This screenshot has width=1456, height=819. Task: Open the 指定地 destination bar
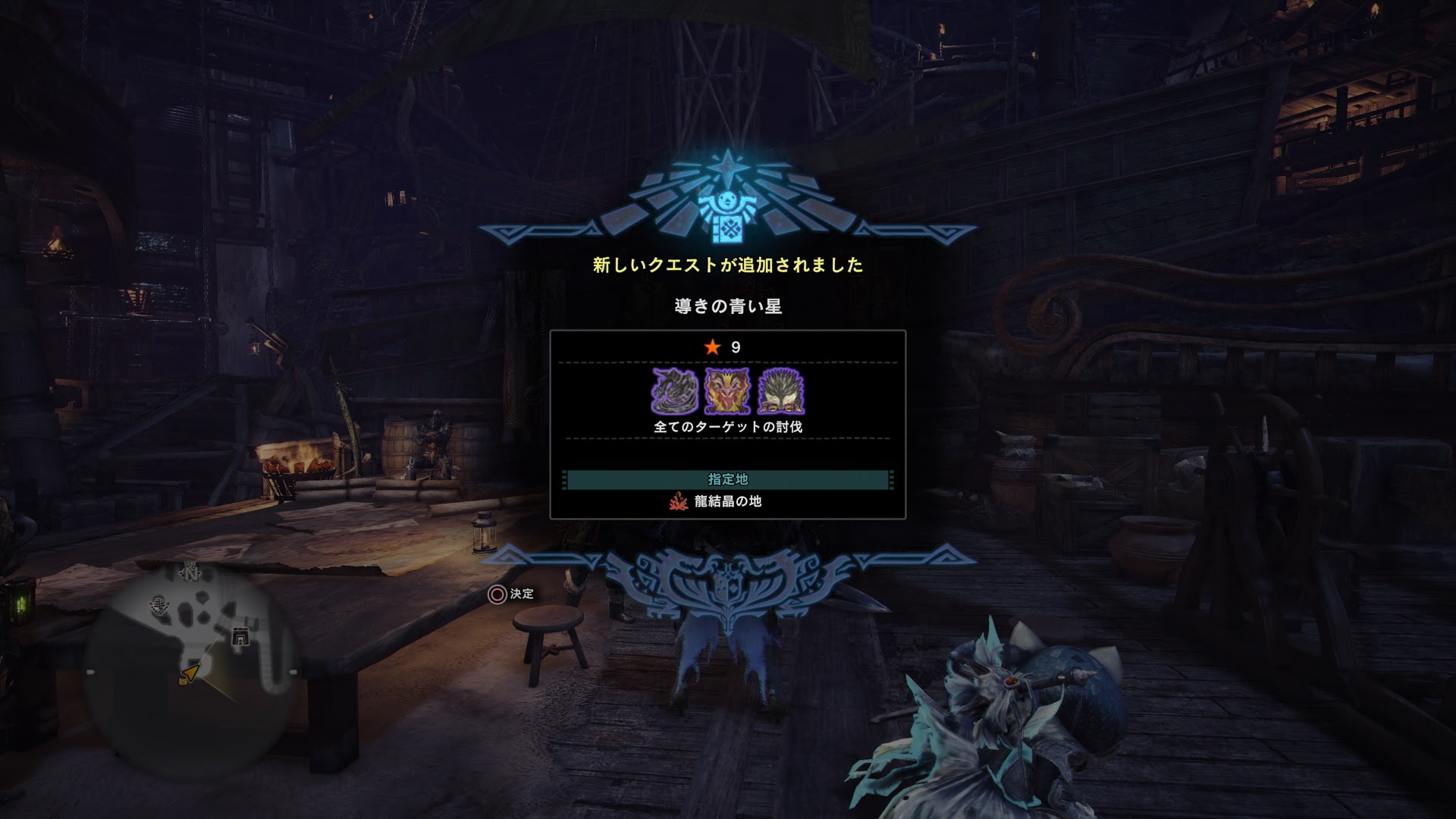click(728, 479)
